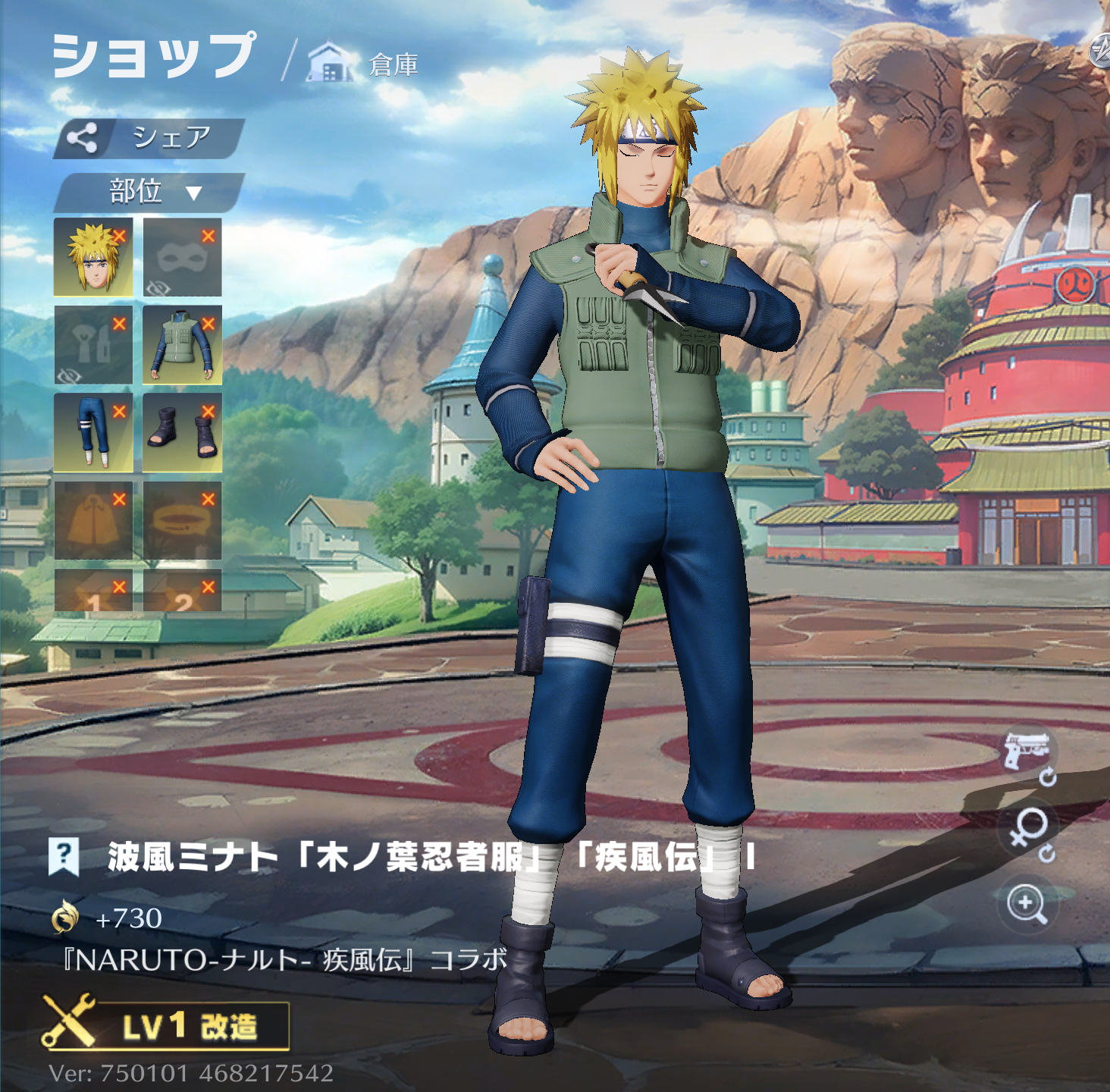Screen dimensions: 1110x1092
Task: Expand the 部位 dropdown
Action: (x=149, y=192)
